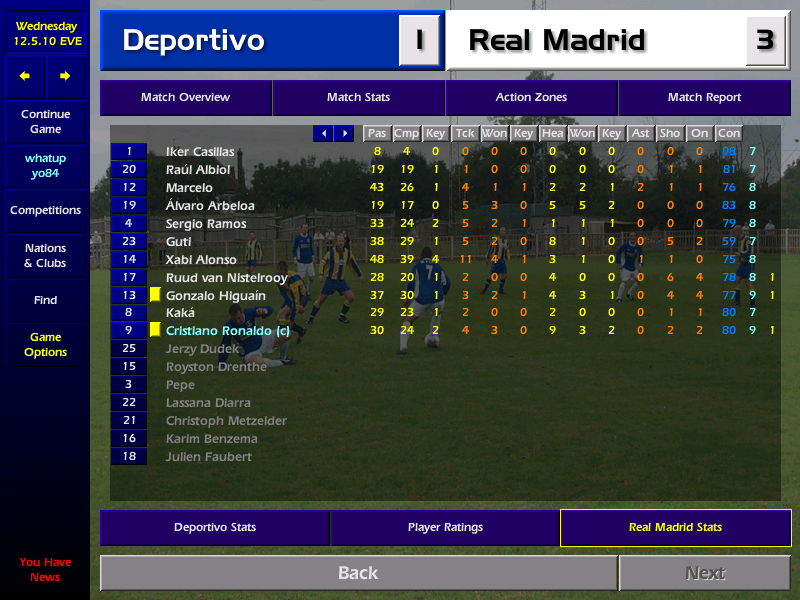This screenshot has height=600, width=800.
Task: Open the whatup yo84 manager profile
Action: tap(45, 166)
